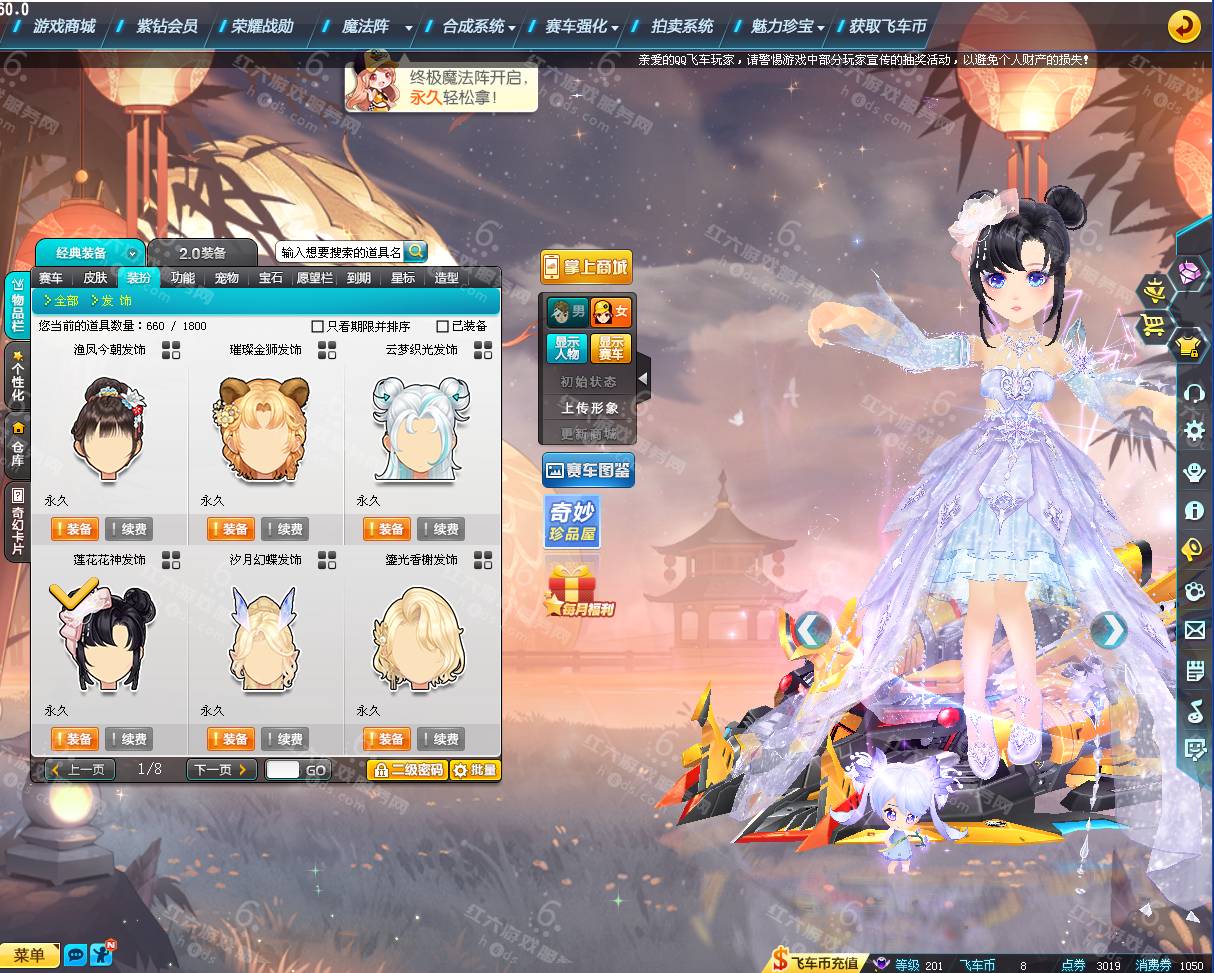Rotate character with the right arrow

coord(1108,630)
